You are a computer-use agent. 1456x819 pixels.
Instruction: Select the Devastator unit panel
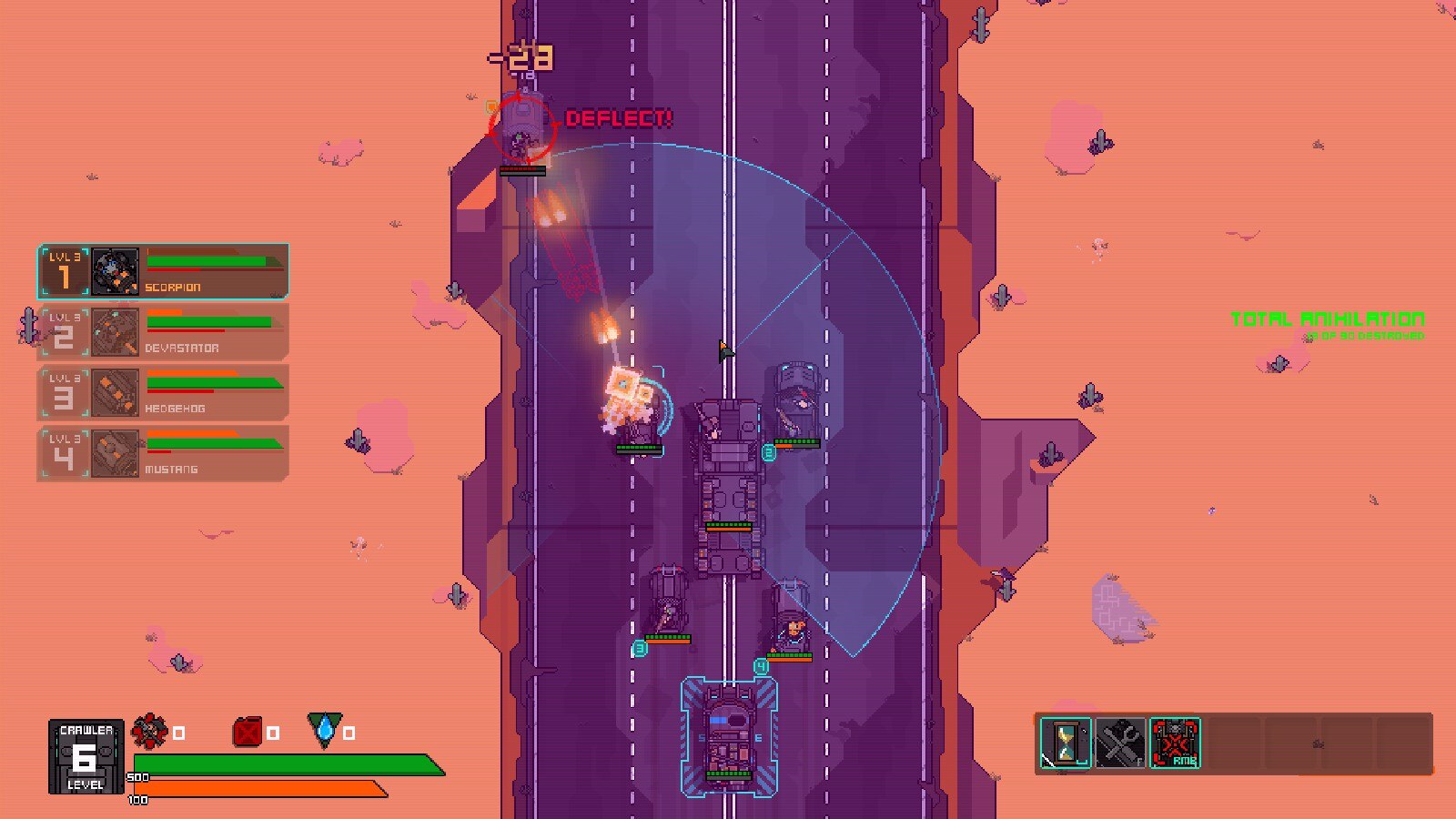pyautogui.click(x=164, y=332)
